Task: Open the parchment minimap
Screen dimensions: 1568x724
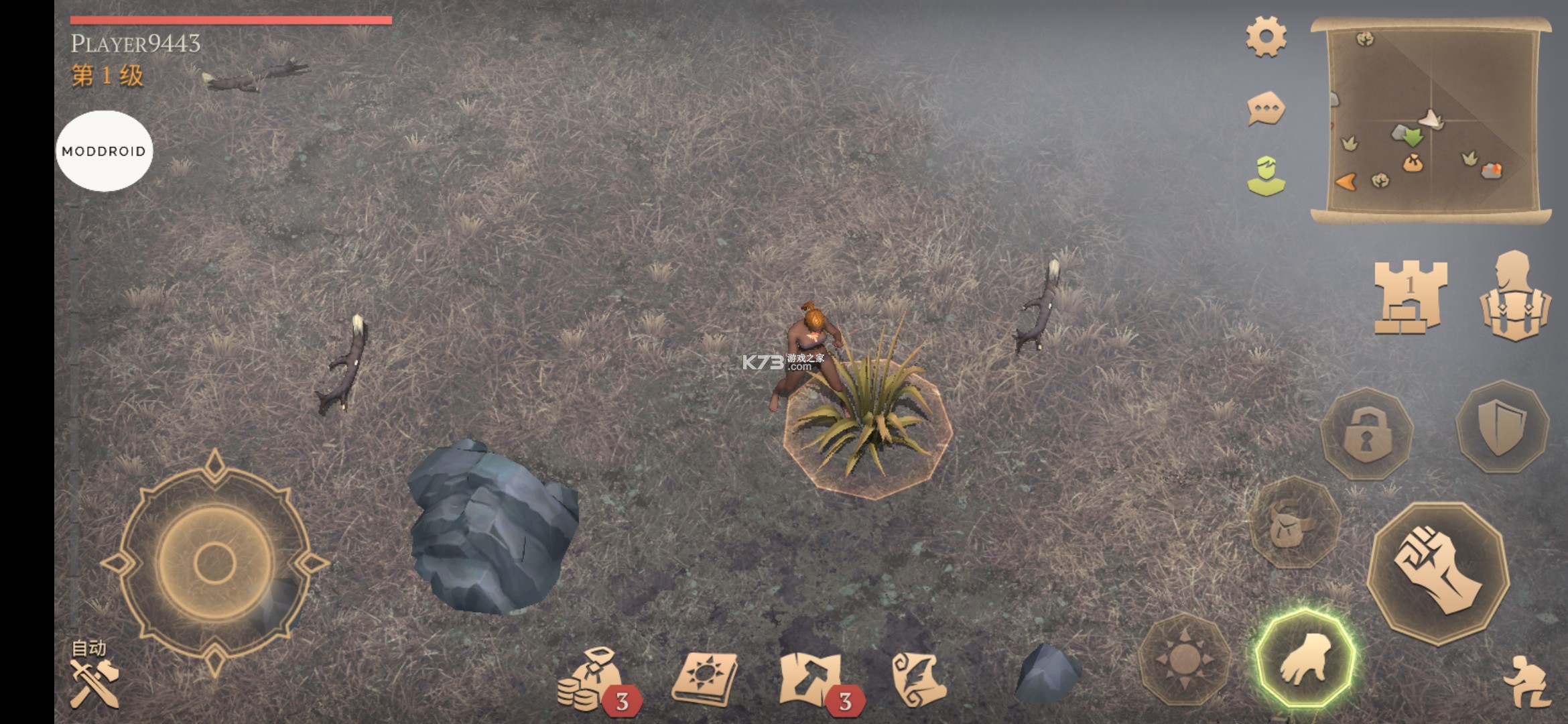Action: (1431, 121)
